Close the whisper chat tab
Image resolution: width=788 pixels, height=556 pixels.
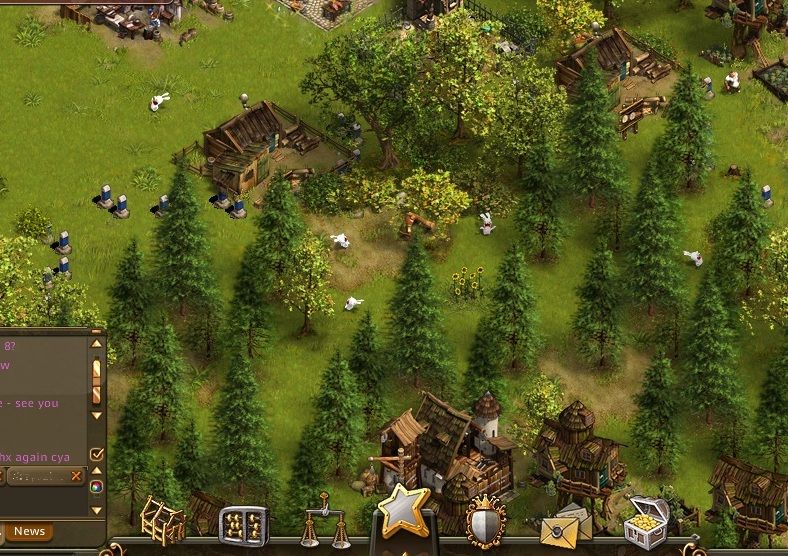[x=76, y=476]
